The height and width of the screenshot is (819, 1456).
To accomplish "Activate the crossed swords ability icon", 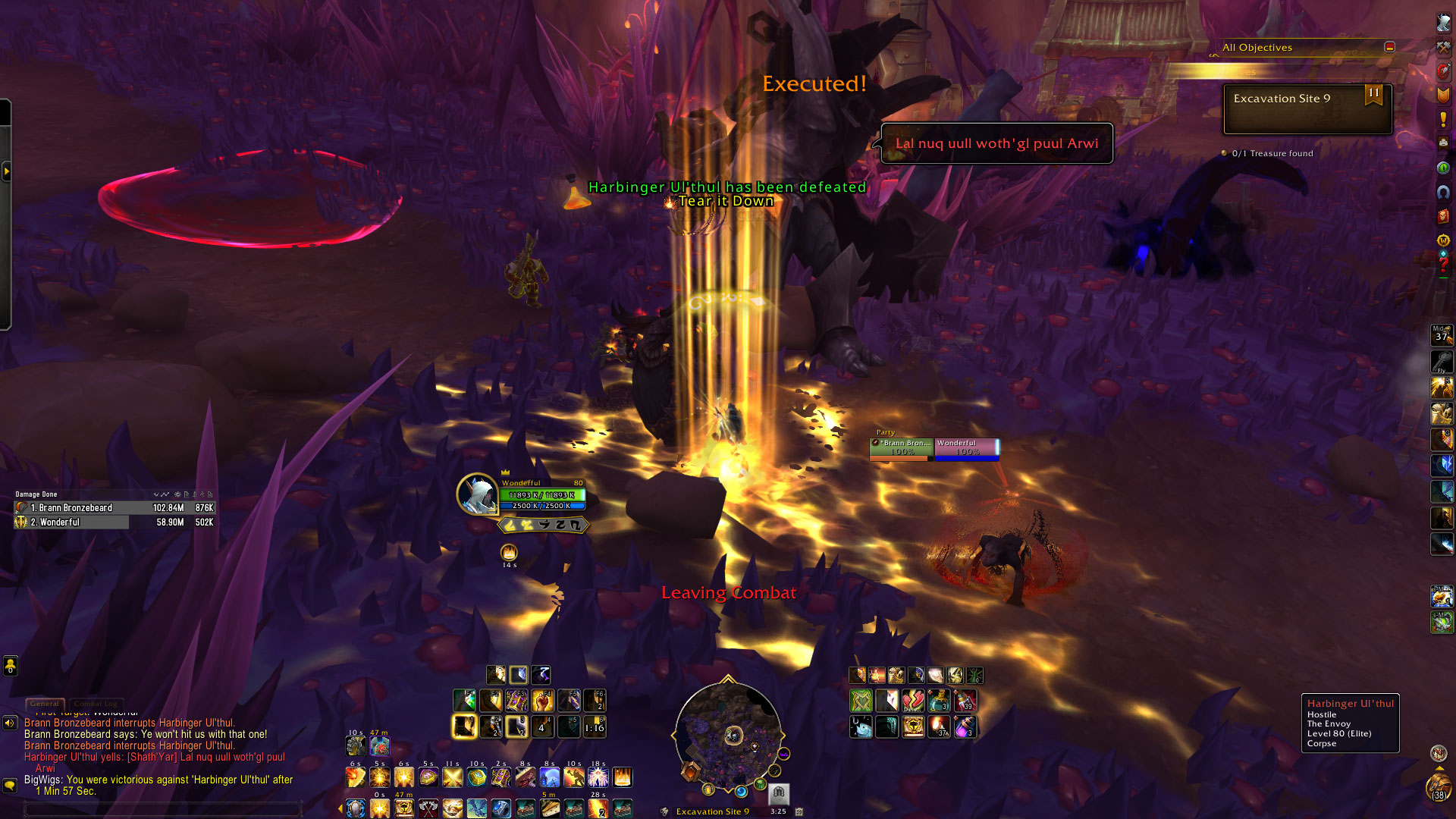I will [453, 778].
